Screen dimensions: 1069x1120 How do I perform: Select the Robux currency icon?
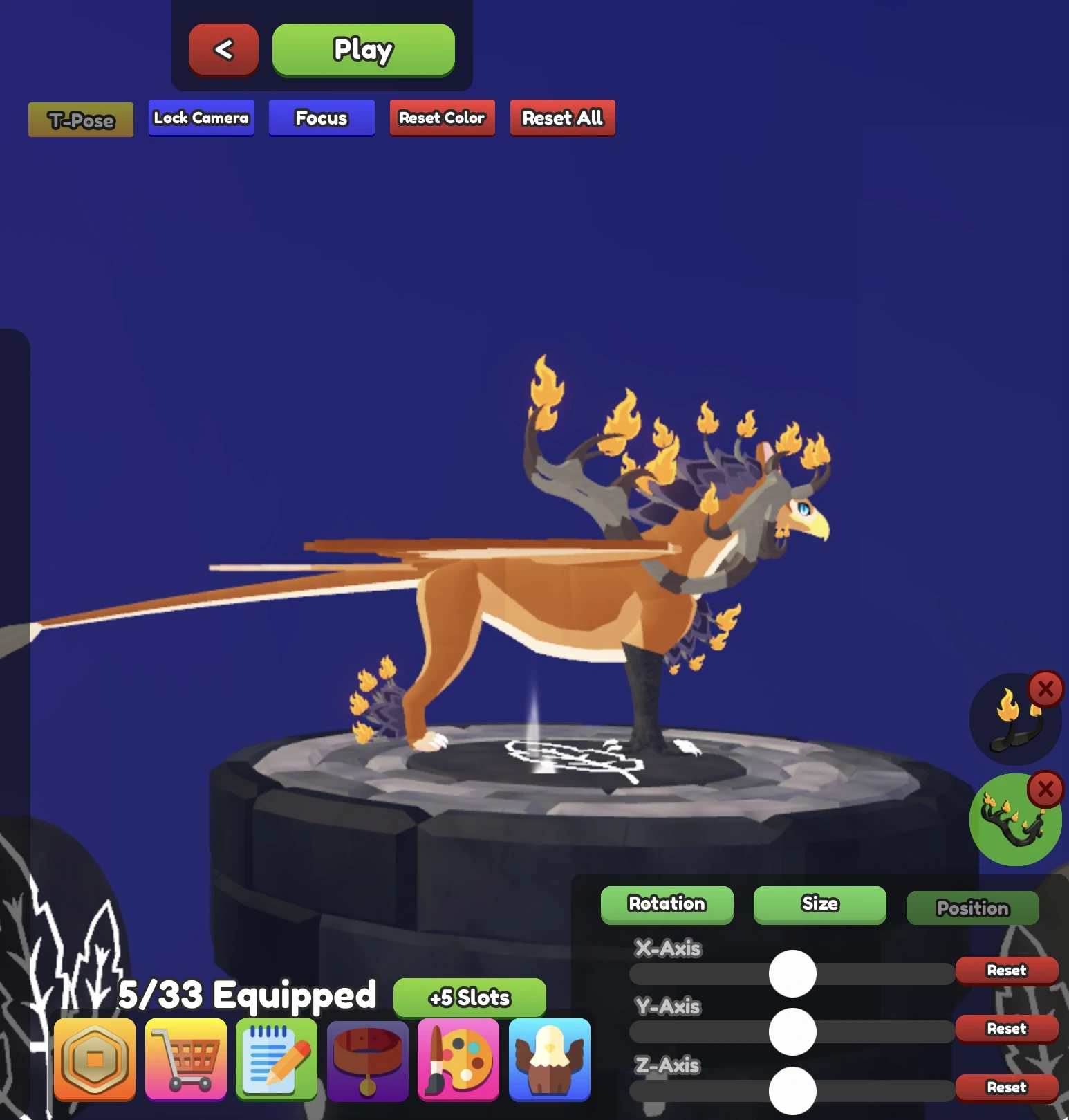pyautogui.click(x=95, y=1059)
